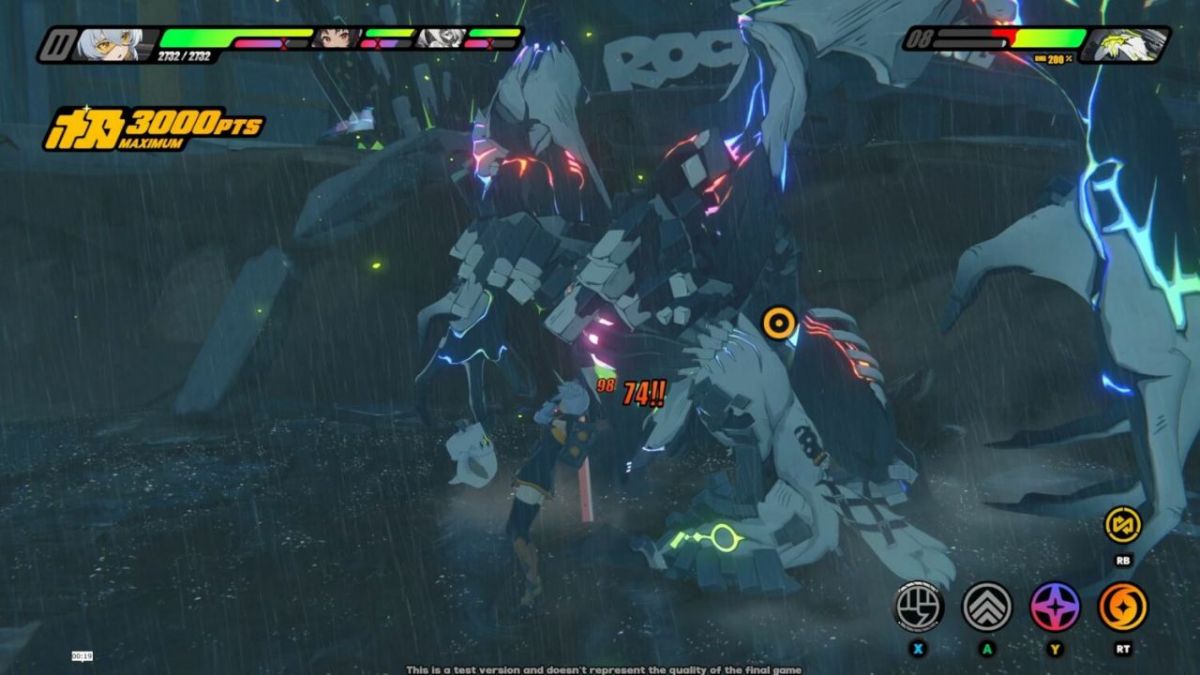The image size is (1200, 675).
Task: Use the purple four-point star special skill
Action: [x=1055, y=606]
